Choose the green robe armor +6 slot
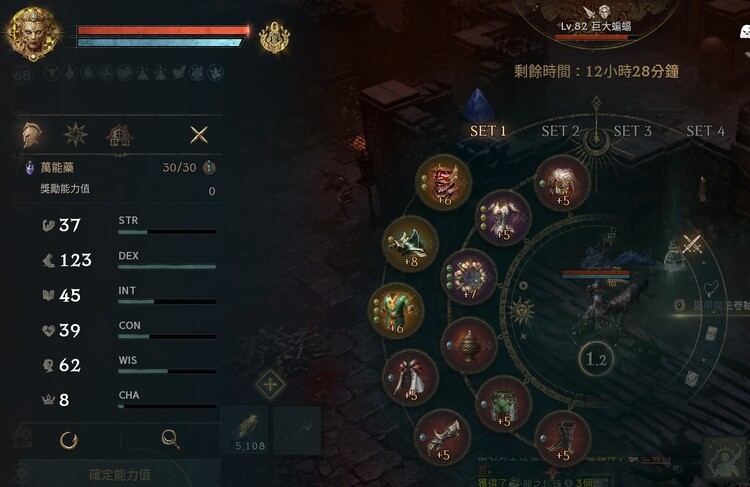 click(397, 310)
